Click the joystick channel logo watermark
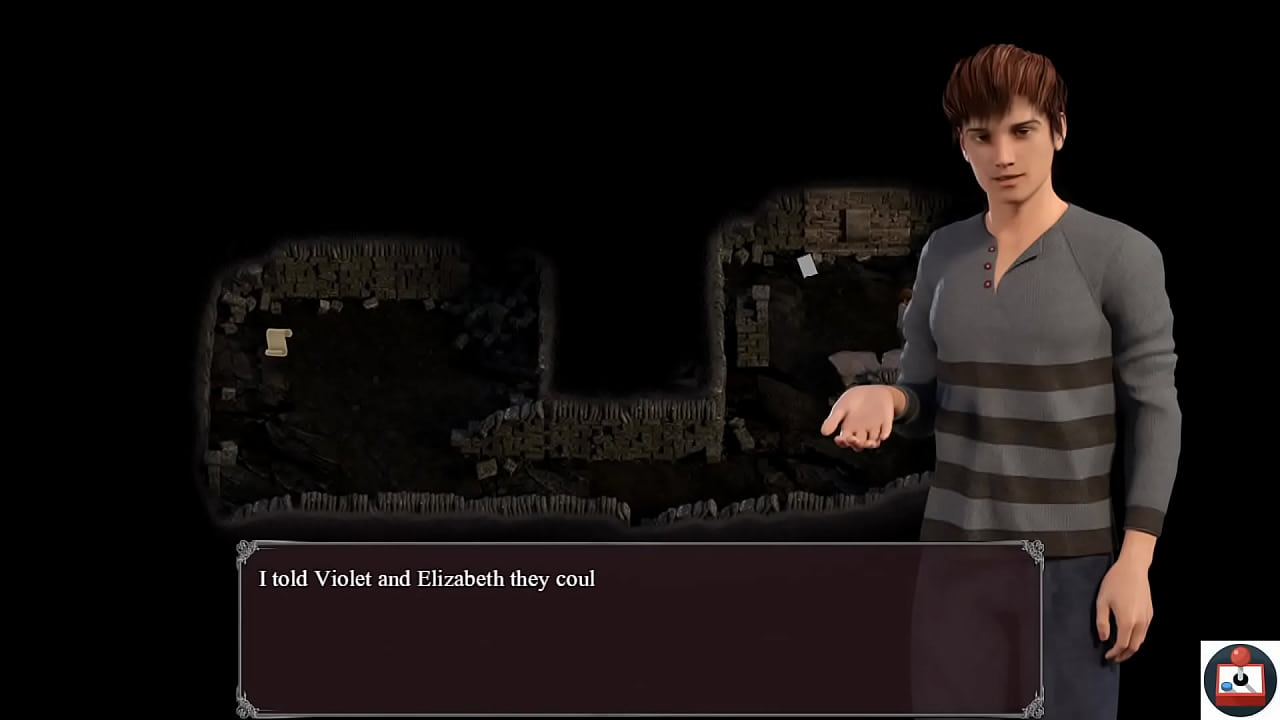The height and width of the screenshot is (720, 1280). pyautogui.click(x=1240, y=679)
